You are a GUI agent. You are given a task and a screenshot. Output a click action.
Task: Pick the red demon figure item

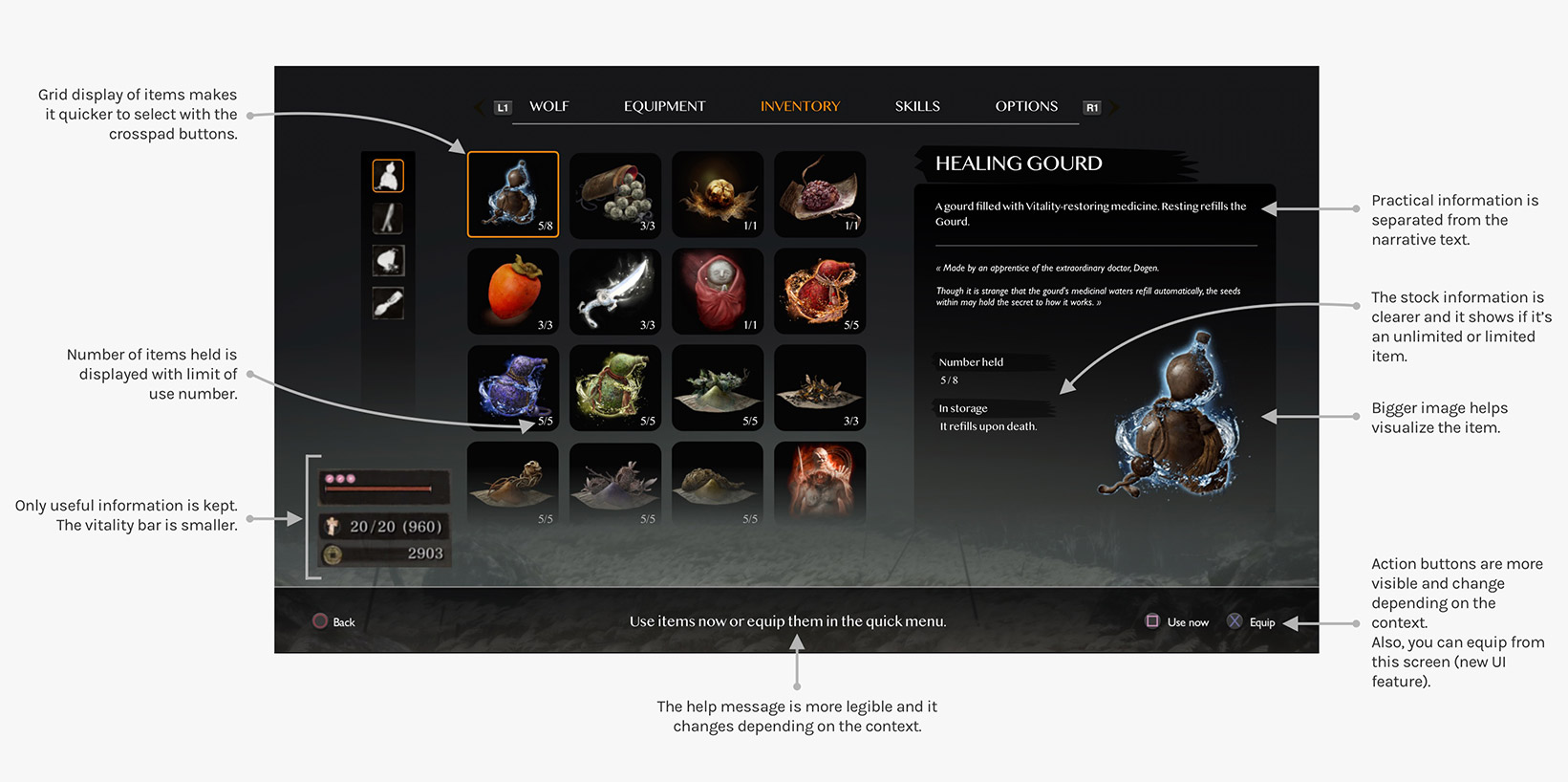820,483
